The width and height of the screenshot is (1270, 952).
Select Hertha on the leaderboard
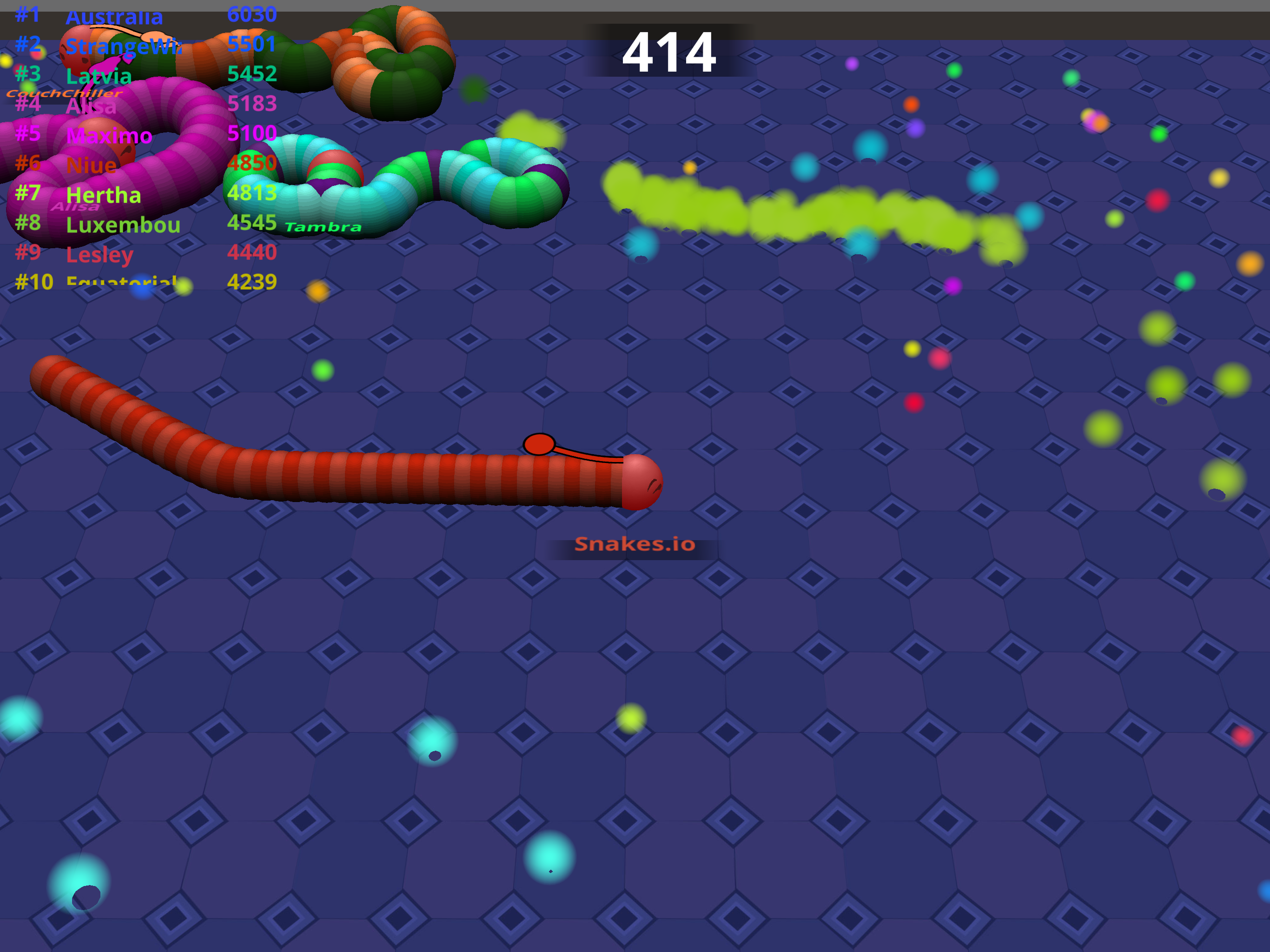[x=104, y=195]
